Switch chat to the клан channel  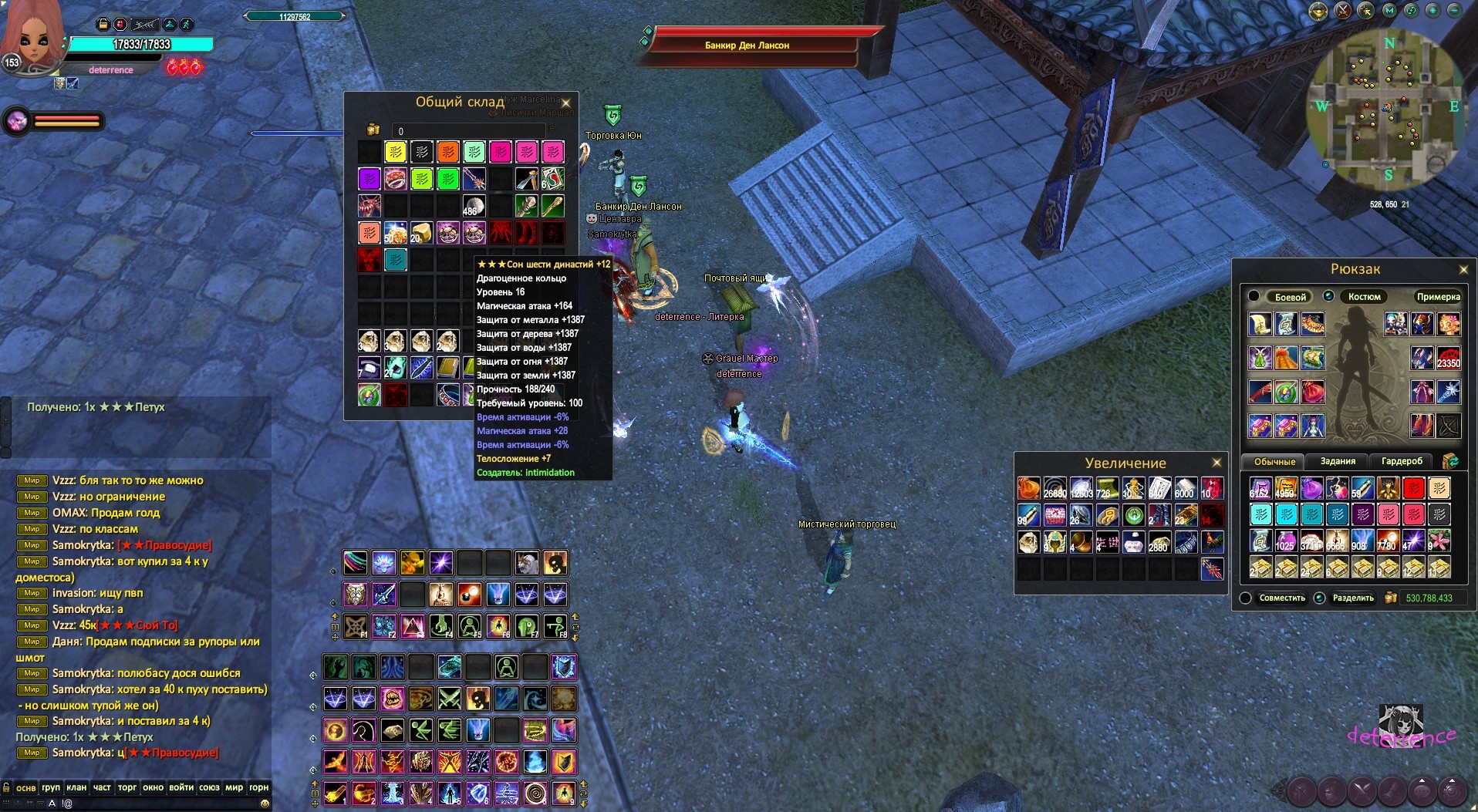click(x=76, y=787)
